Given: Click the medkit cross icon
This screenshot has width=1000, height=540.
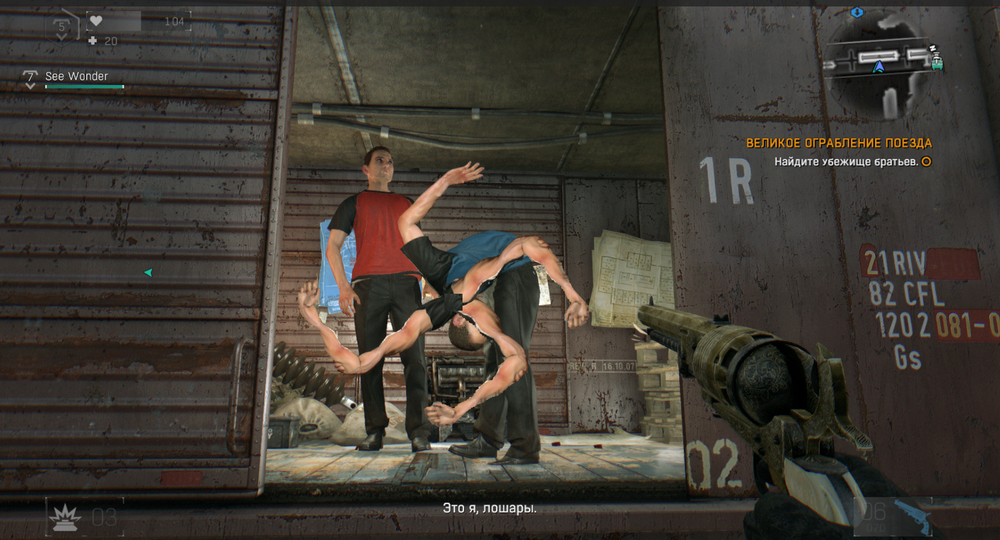Looking at the screenshot, I should pos(93,41).
